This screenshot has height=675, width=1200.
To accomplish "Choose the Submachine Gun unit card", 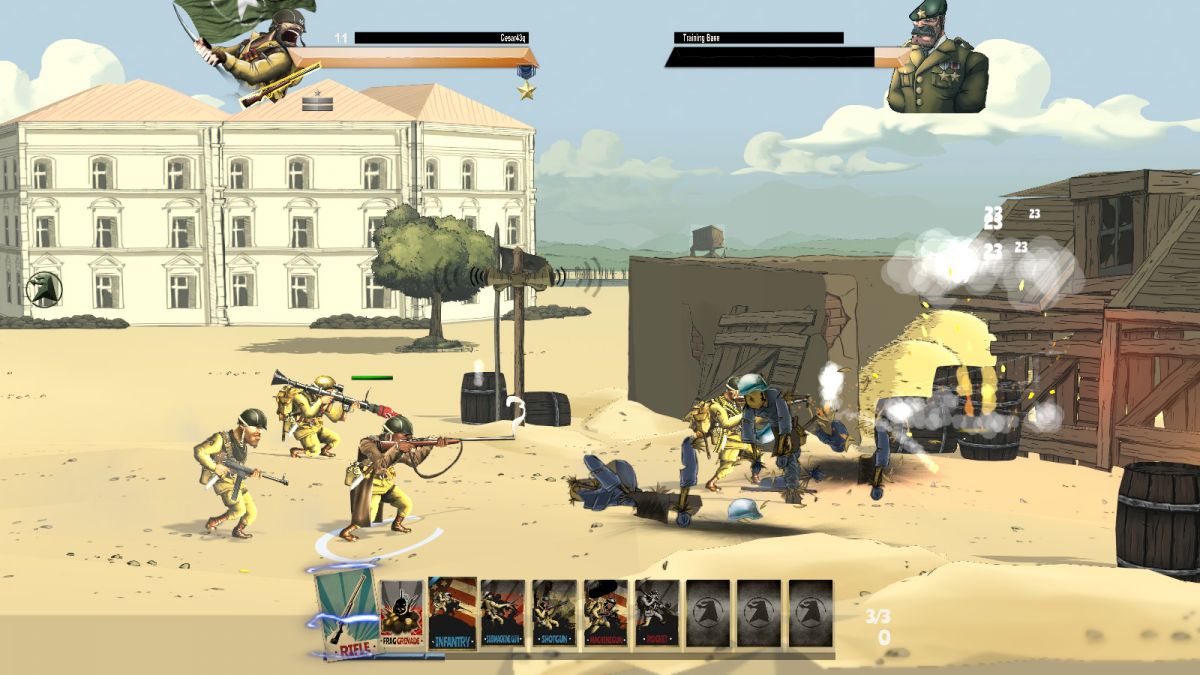I will (x=502, y=613).
